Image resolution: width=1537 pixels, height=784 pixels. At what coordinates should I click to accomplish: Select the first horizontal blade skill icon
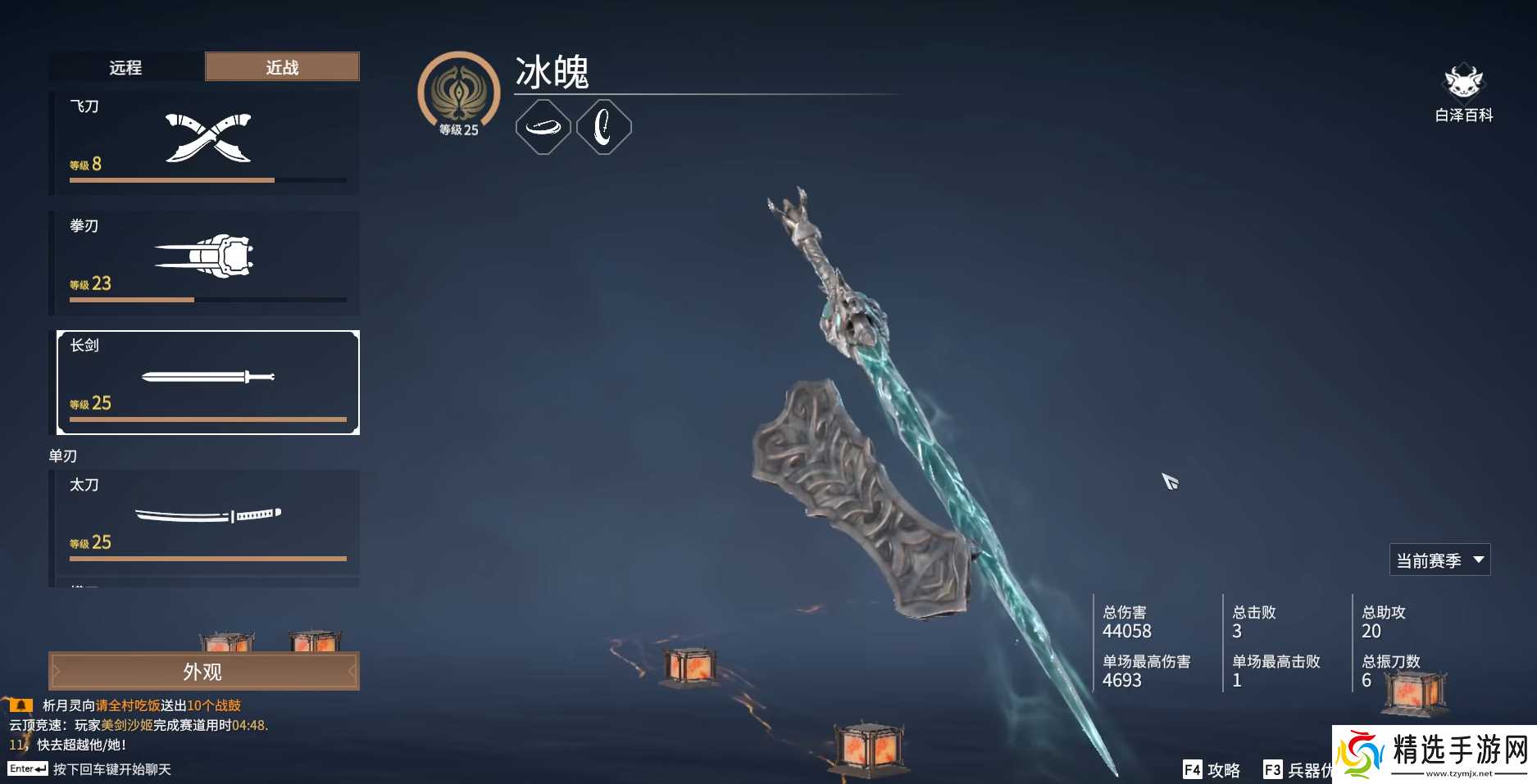point(543,126)
